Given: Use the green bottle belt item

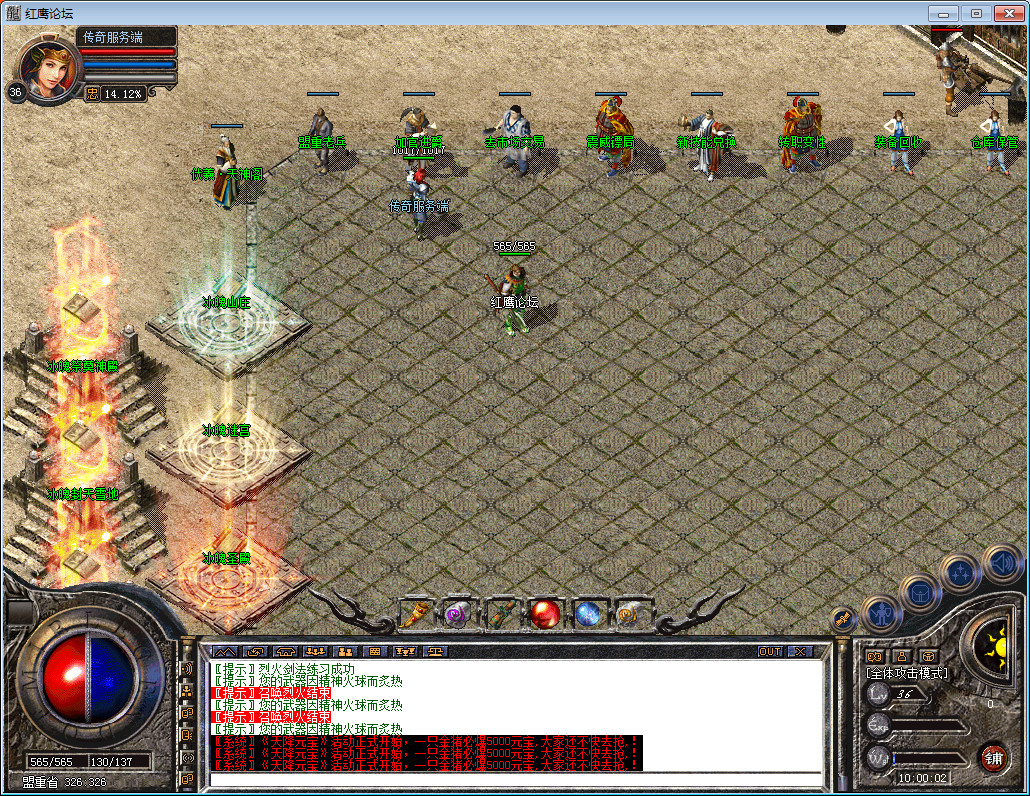Looking at the screenshot, I should (501, 613).
